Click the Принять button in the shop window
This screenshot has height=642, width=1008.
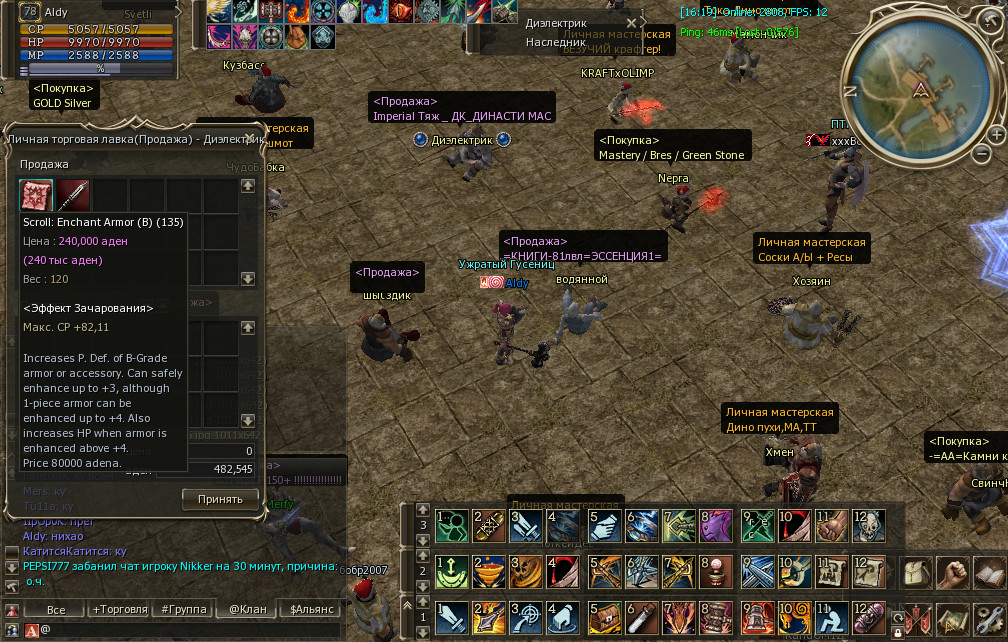[220, 499]
